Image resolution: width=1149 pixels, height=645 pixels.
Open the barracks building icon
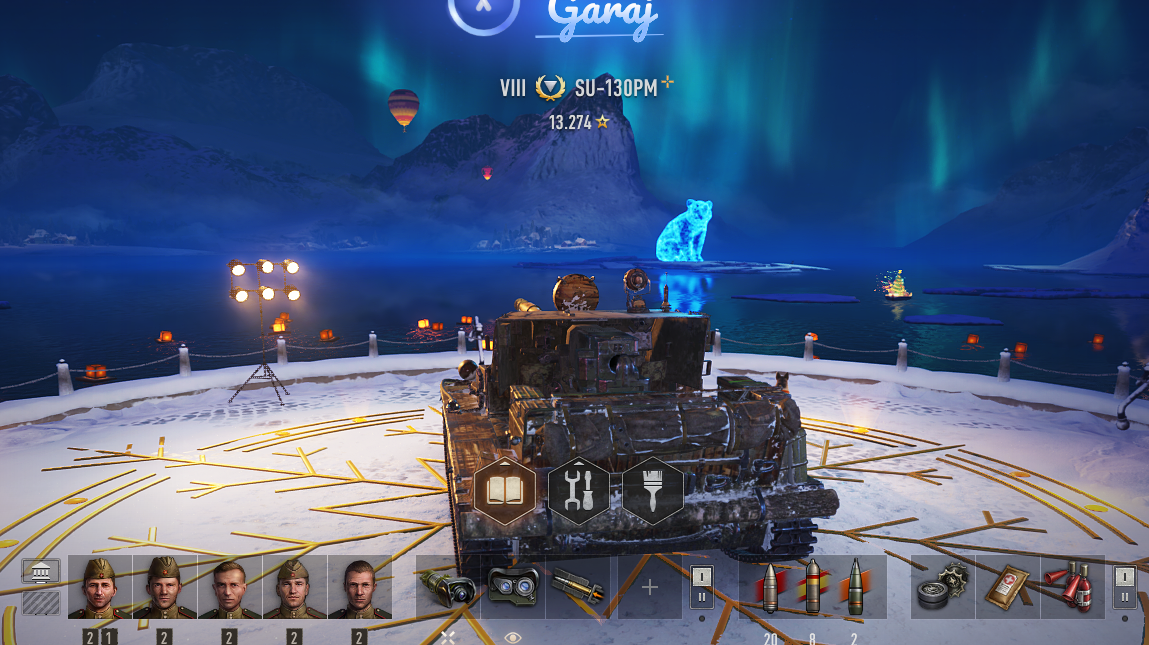pos(41,573)
